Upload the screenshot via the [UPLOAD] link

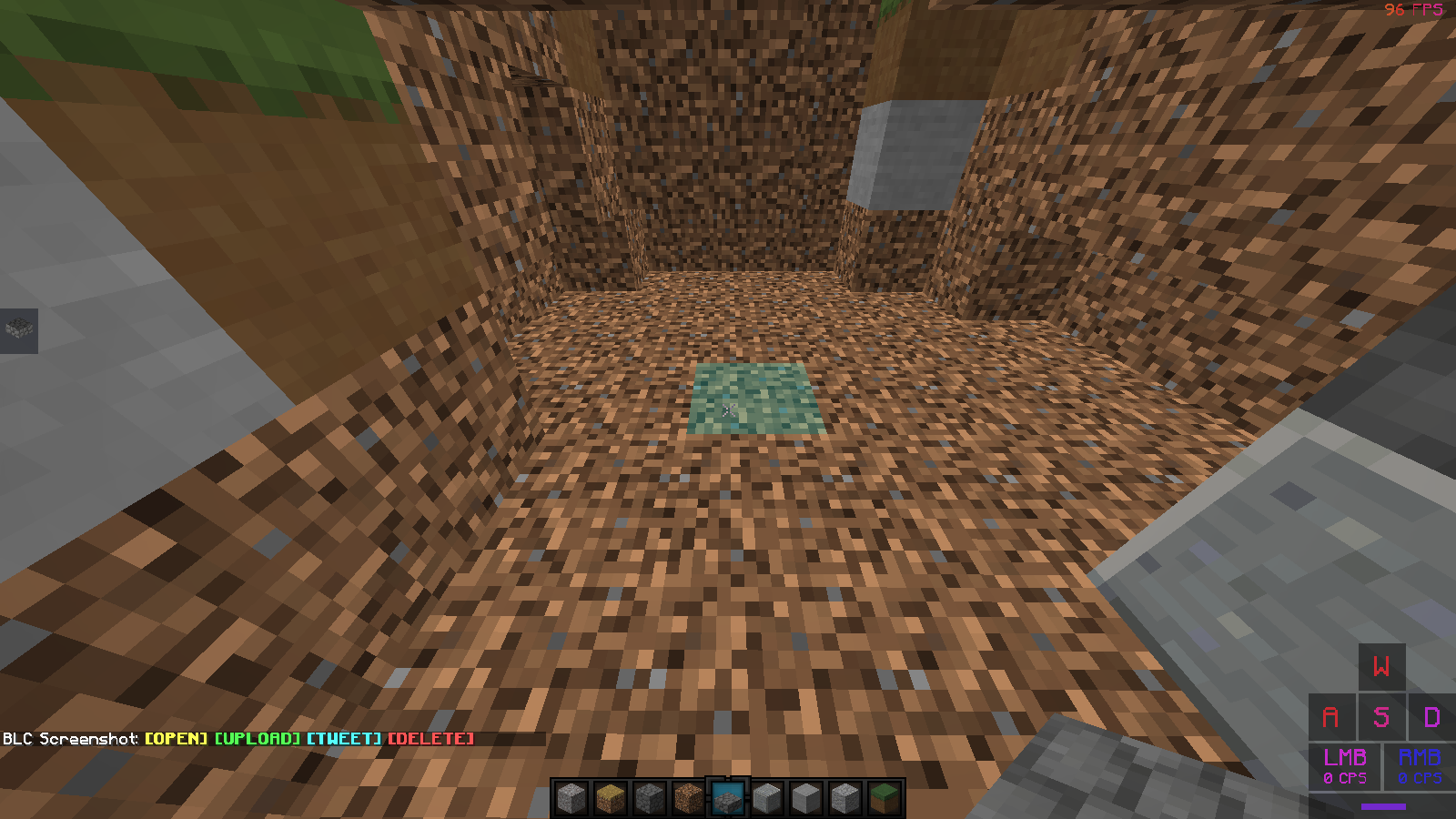click(x=256, y=739)
